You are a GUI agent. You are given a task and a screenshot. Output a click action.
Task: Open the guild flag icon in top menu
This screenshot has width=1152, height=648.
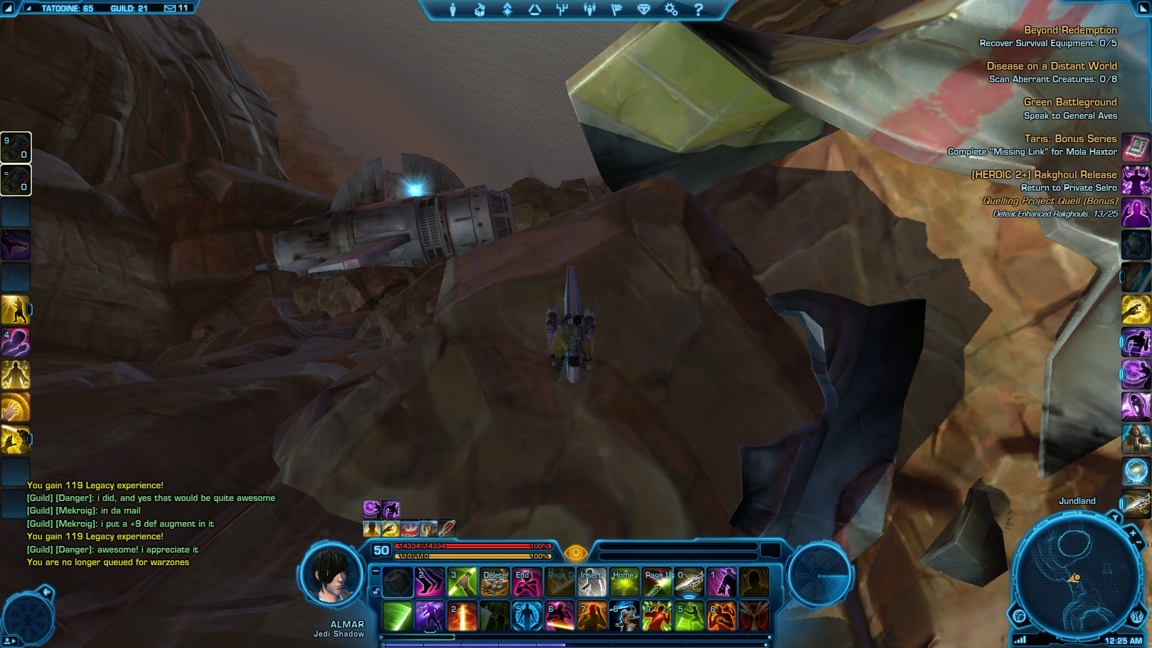click(616, 10)
